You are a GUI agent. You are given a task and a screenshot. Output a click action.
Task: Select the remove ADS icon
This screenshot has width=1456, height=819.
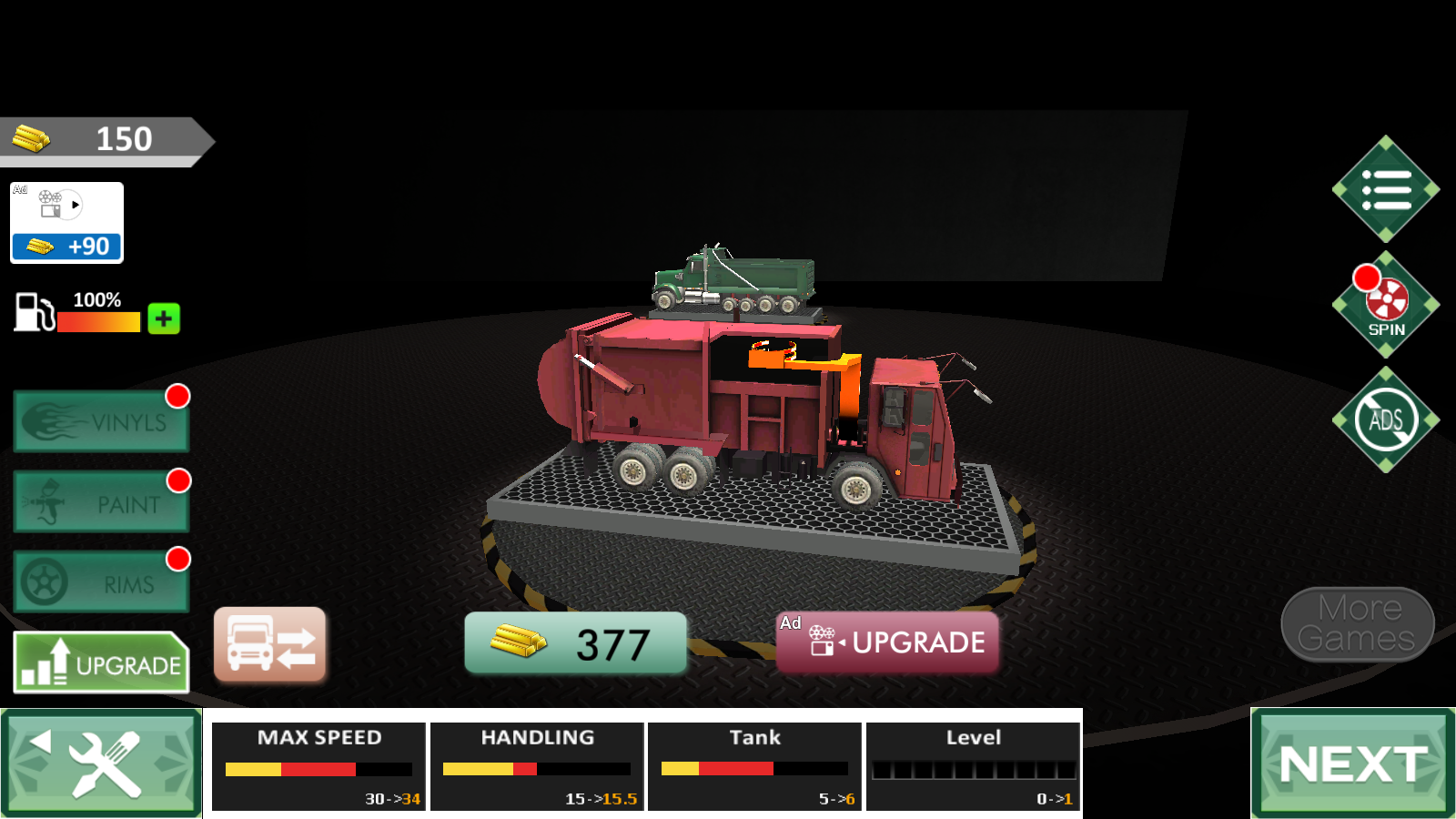[x=1386, y=419]
